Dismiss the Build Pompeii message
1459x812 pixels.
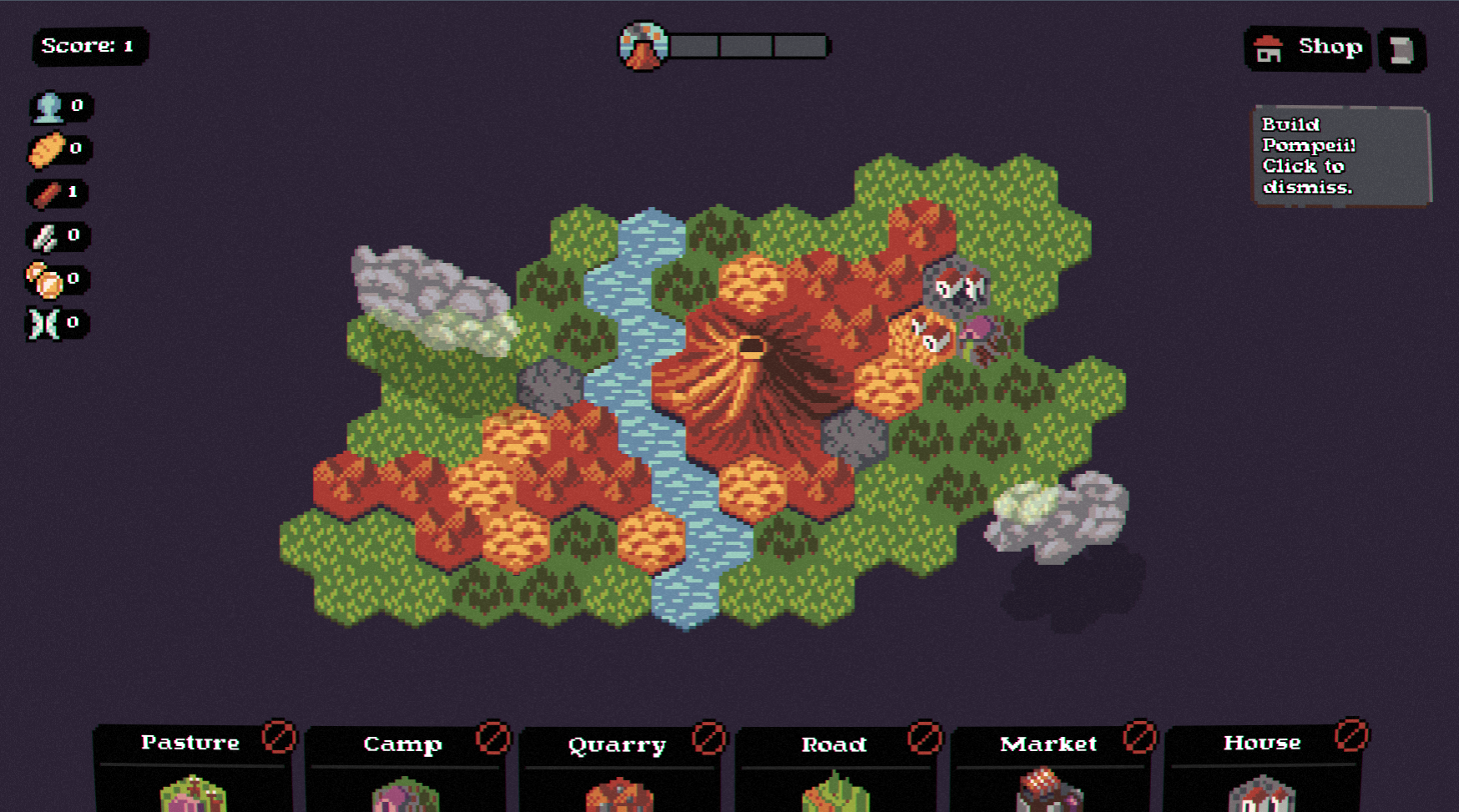point(1340,156)
